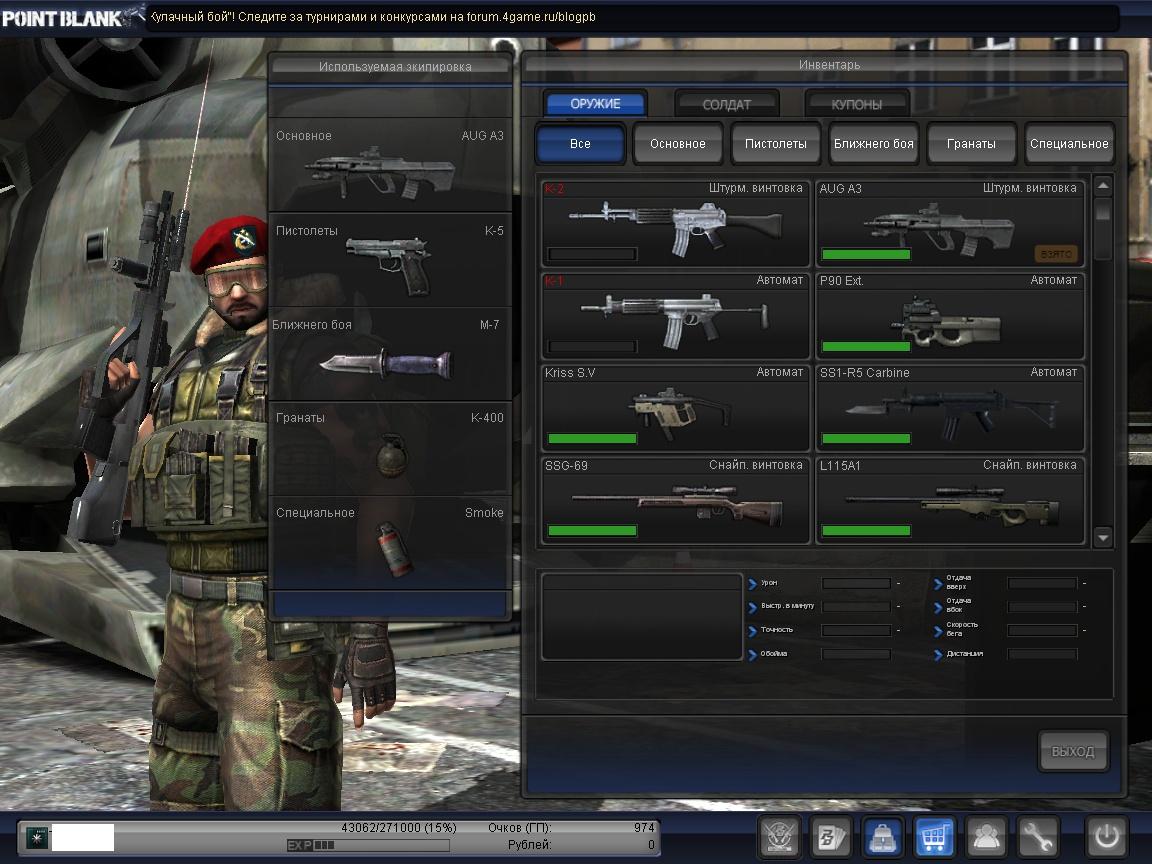This screenshot has height=864, width=1152.
Task: Open the shop cart icon
Action: pyautogui.click(x=935, y=836)
